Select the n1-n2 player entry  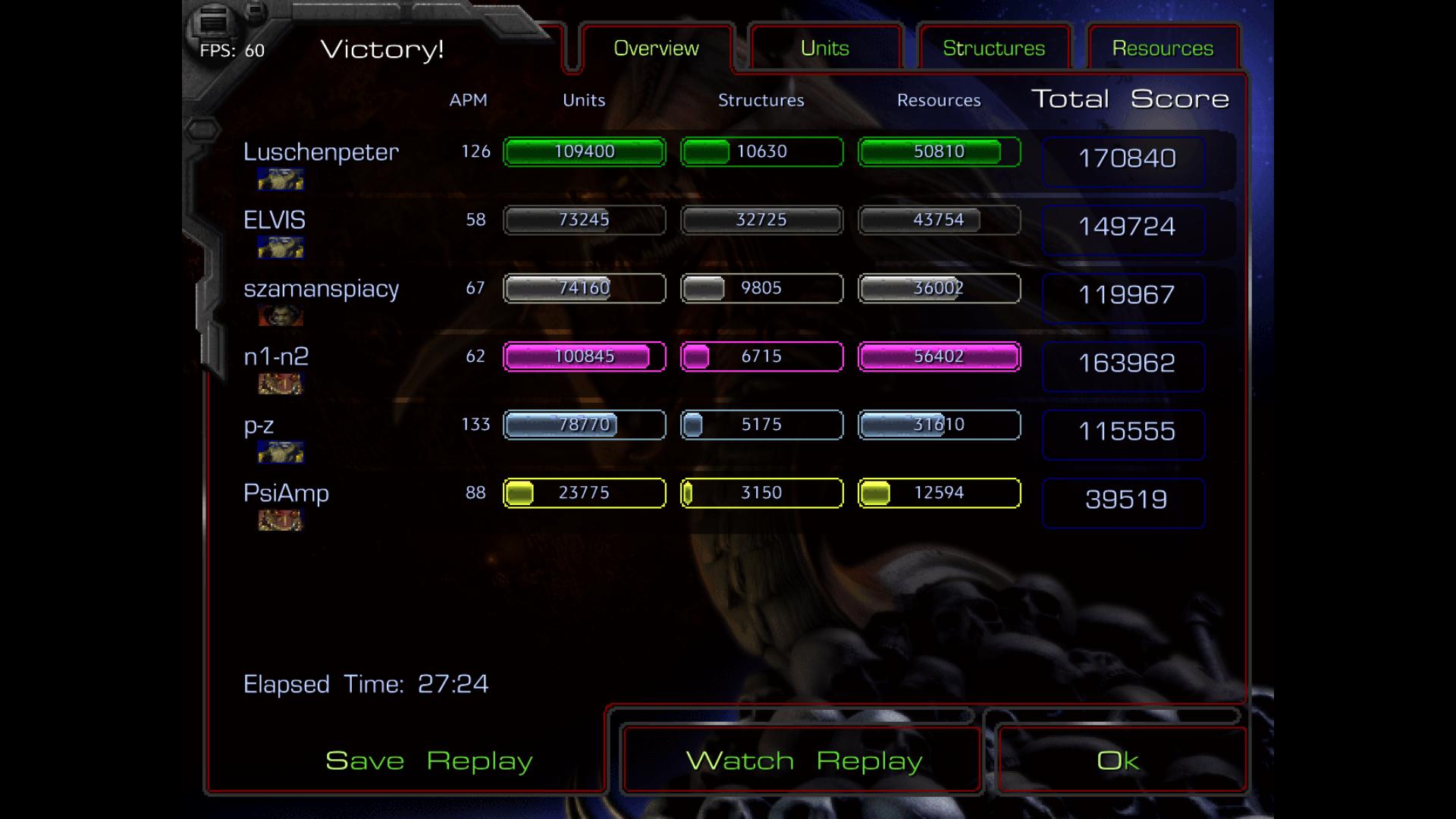276,356
